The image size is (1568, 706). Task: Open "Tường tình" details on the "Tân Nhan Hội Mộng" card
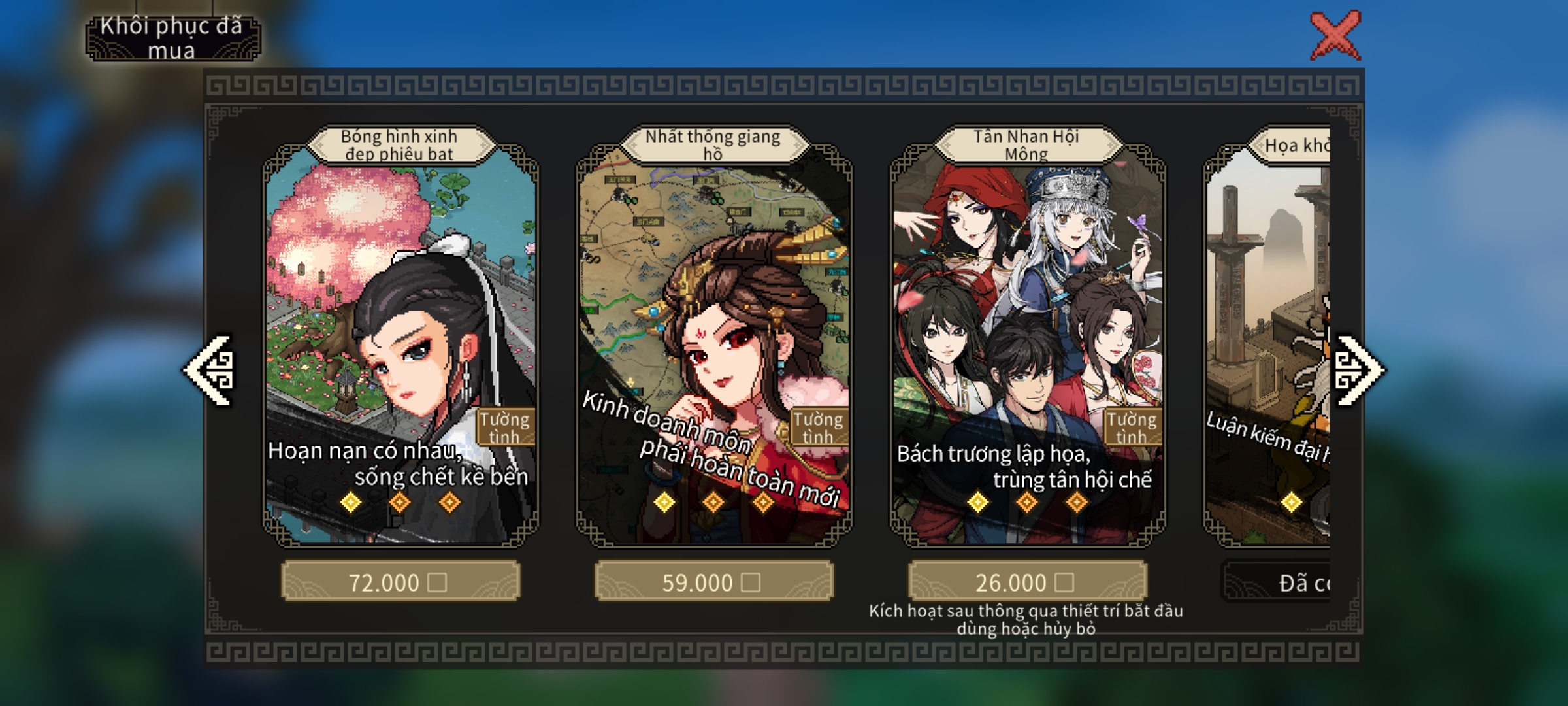point(1132,428)
